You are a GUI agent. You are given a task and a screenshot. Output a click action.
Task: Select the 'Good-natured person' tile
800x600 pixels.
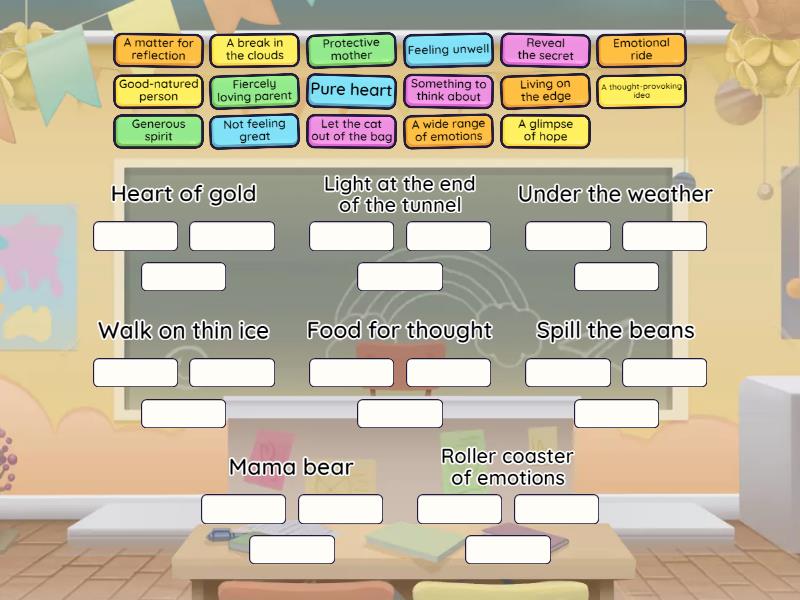159,91
